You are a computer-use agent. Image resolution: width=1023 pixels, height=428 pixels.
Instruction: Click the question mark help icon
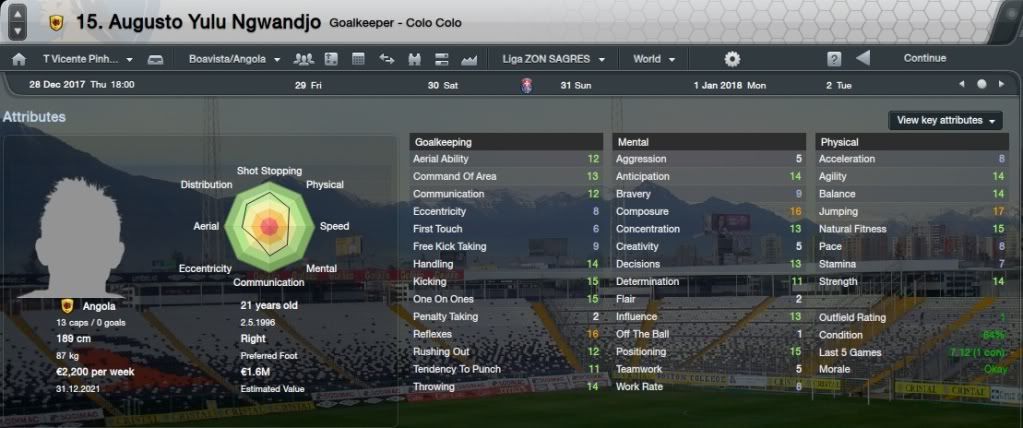tap(834, 59)
